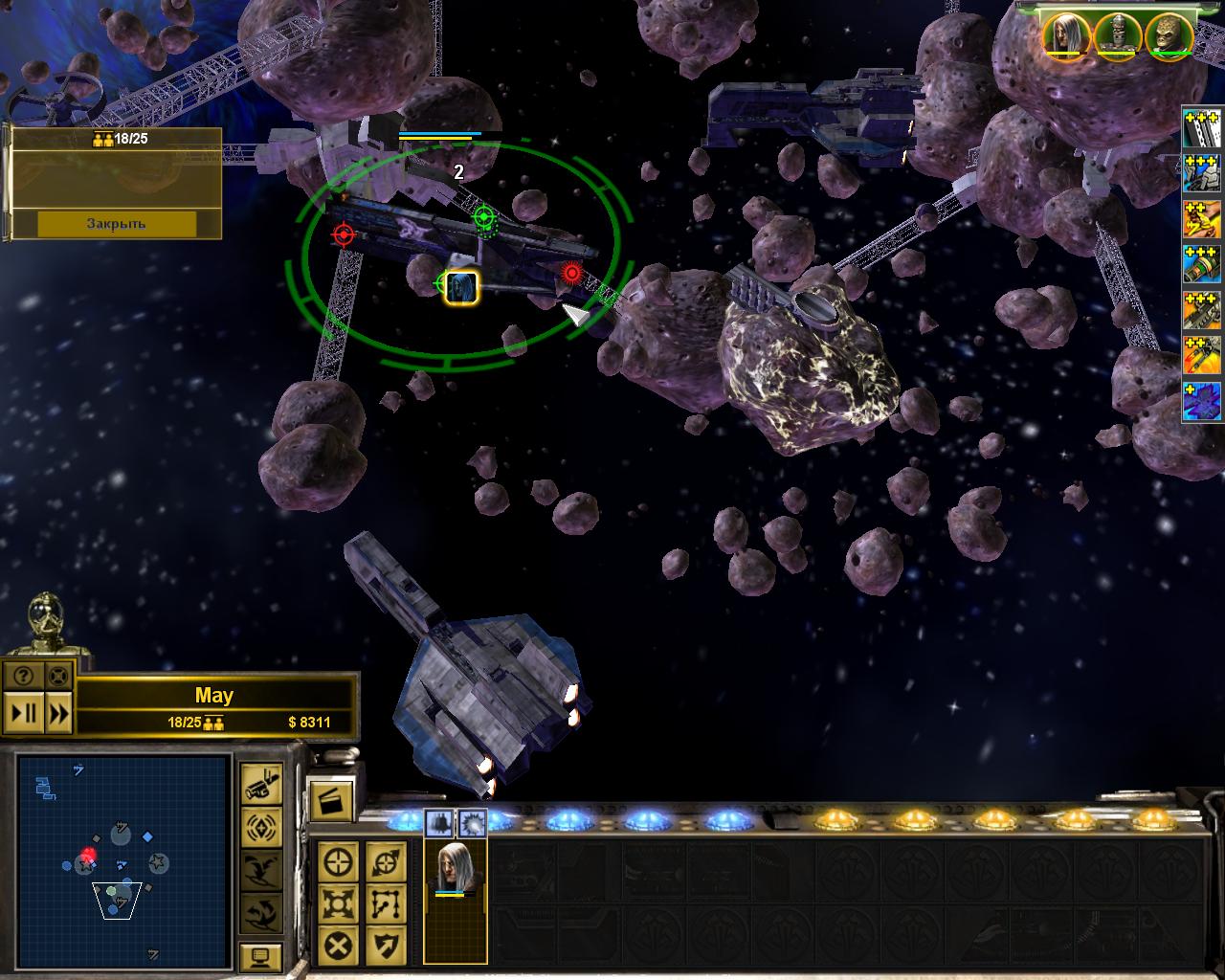This screenshot has width=1225, height=980.
Task: Activate the waypoint path command
Action: [387, 903]
